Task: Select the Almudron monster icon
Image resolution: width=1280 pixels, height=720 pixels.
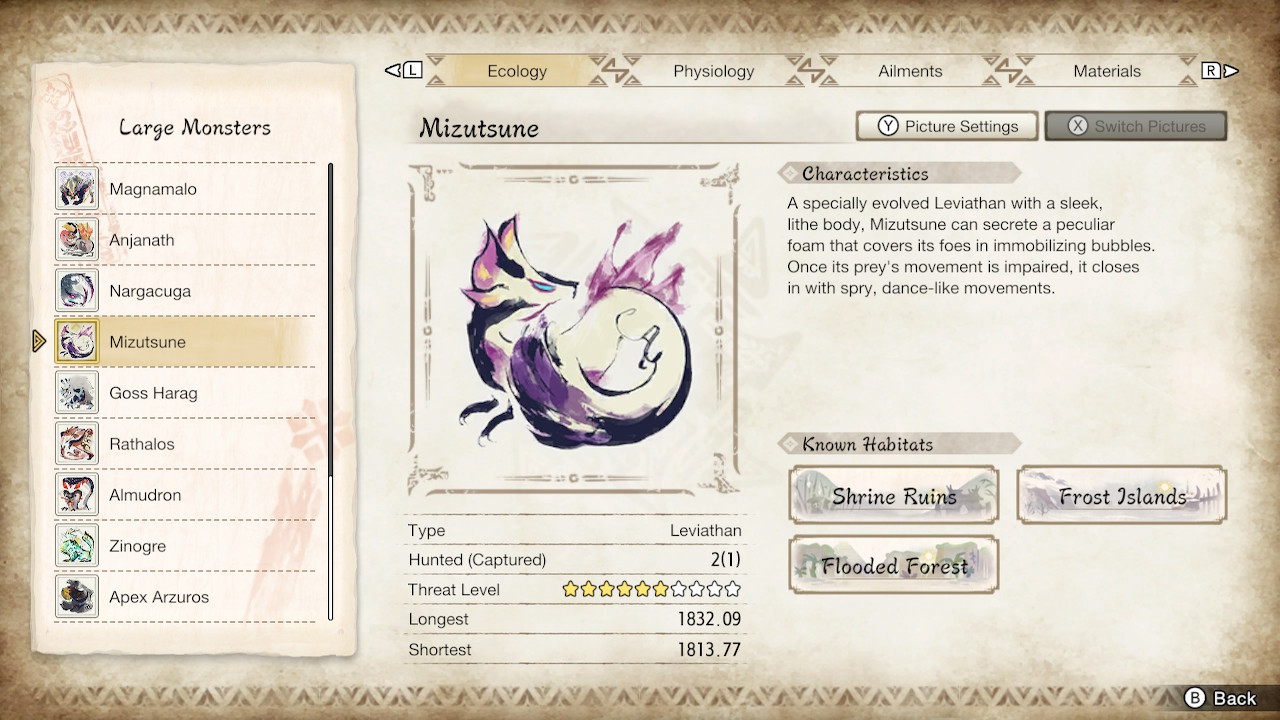Action: point(77,494)
